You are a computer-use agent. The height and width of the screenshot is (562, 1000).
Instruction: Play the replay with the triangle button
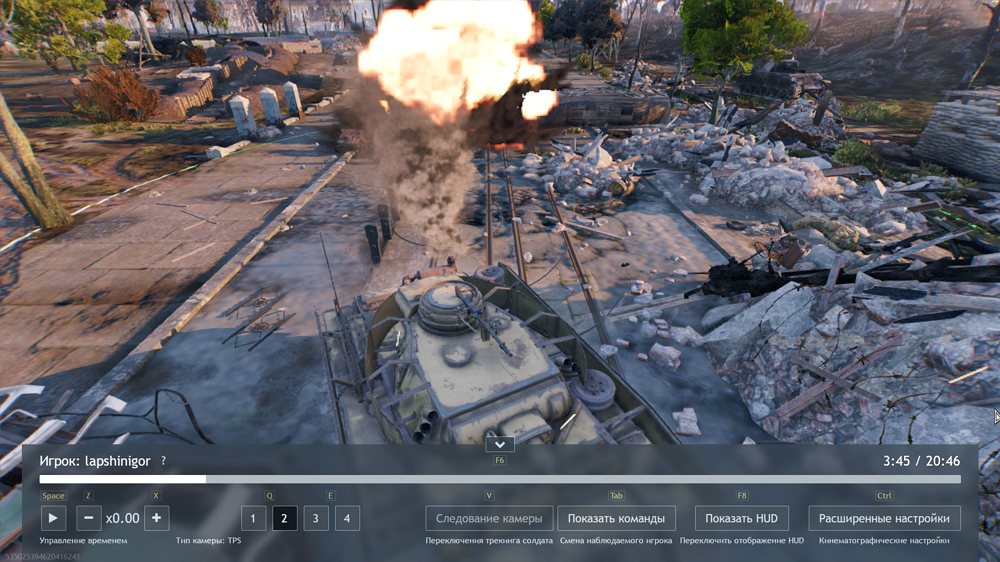click(x=53, y=518)
